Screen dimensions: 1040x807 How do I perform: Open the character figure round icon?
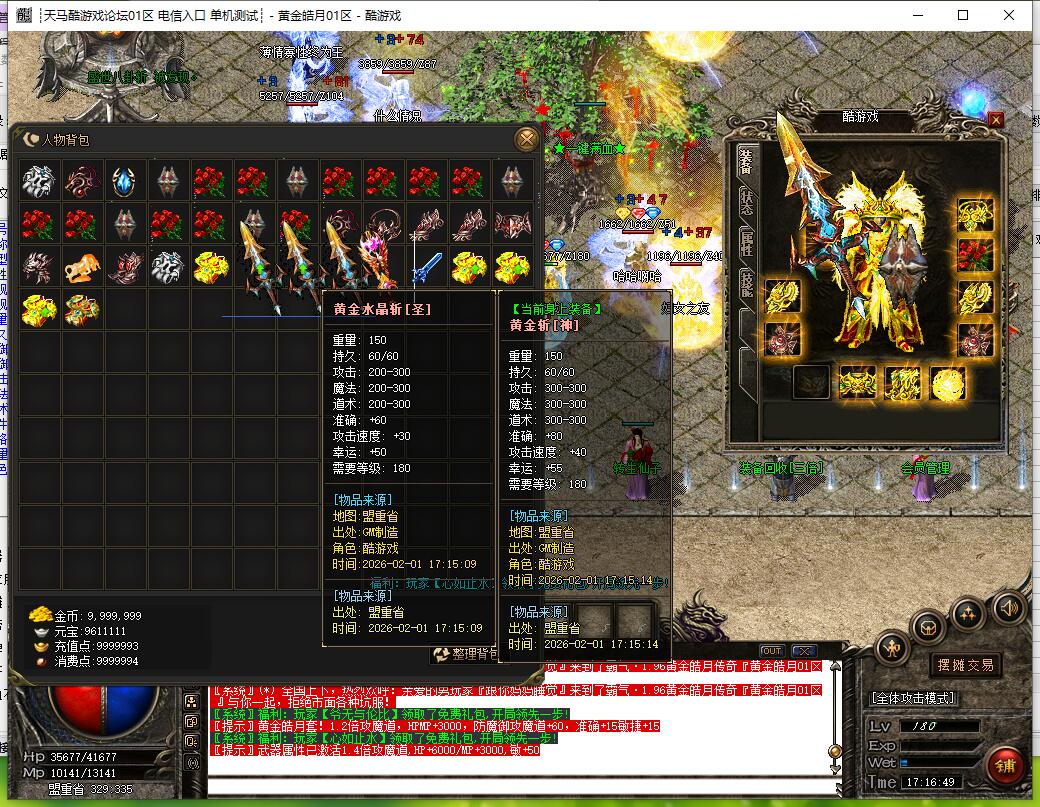pyautogui.click(x=892, y=649)
